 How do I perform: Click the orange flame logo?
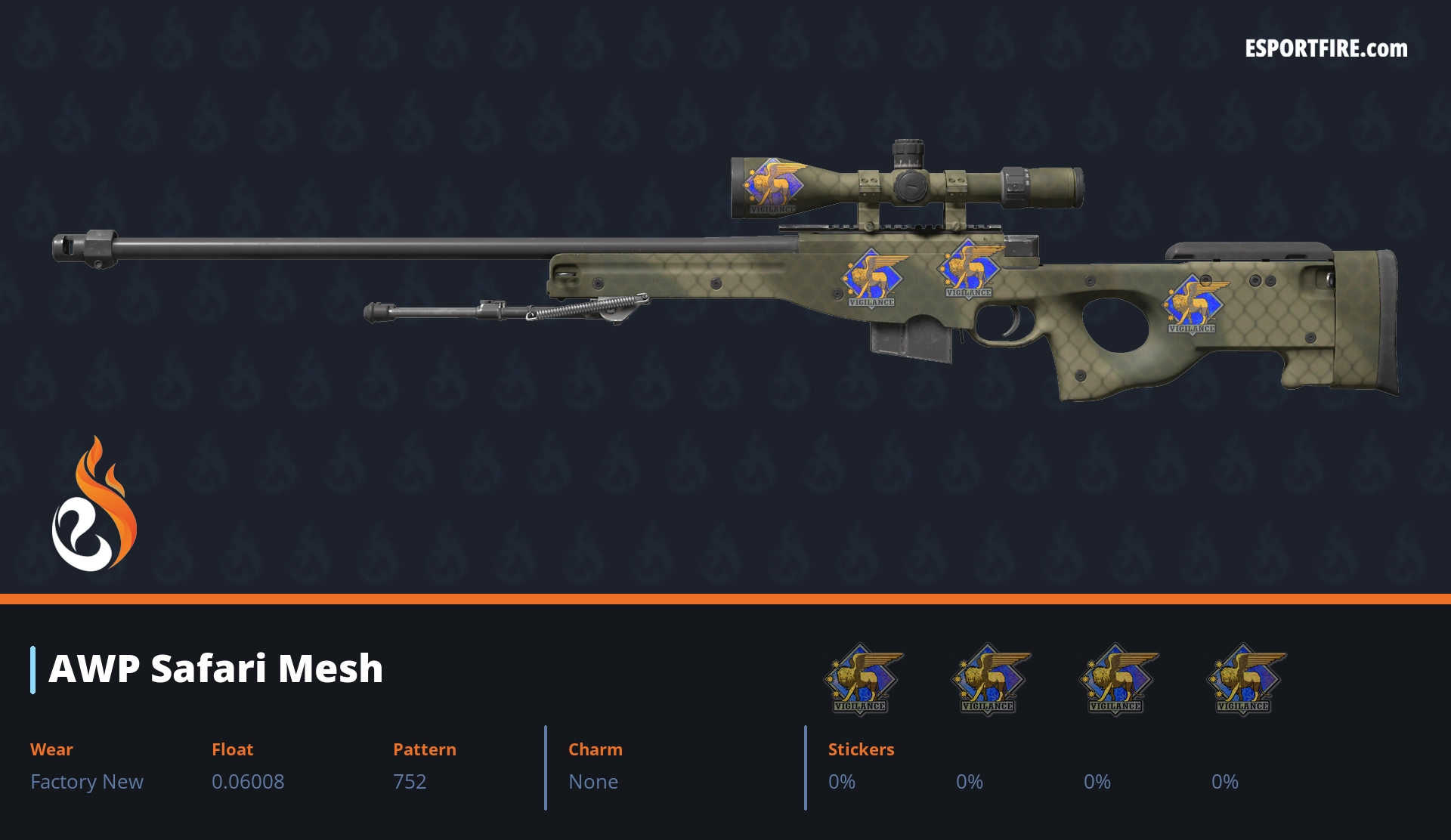[94, 505]
